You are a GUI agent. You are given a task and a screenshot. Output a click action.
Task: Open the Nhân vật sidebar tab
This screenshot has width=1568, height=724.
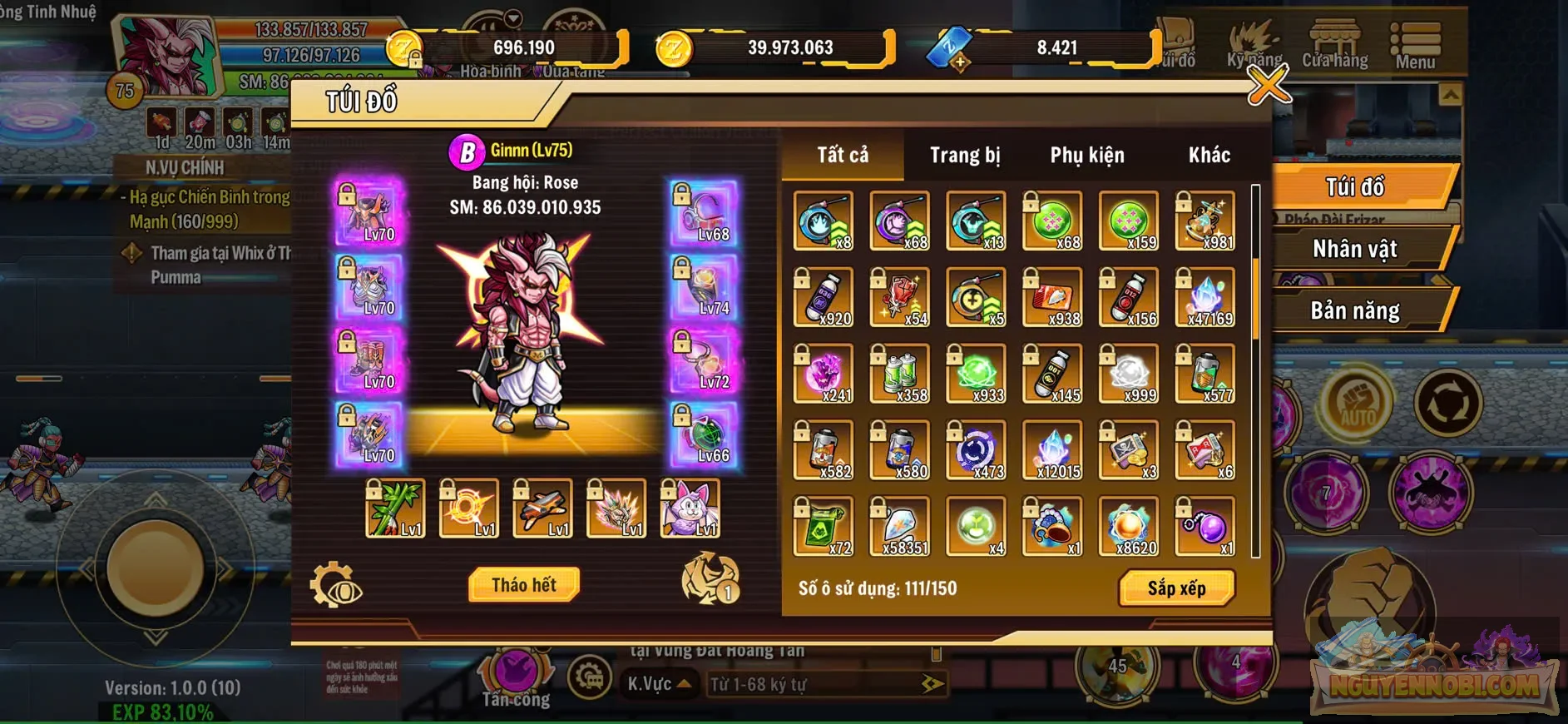(x=1354, y=248)
